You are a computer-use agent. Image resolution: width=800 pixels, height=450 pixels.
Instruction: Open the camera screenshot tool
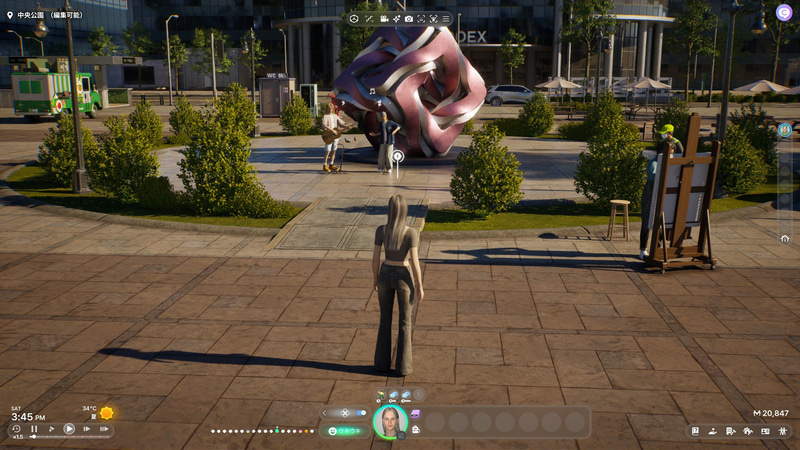tap(408, 19)
